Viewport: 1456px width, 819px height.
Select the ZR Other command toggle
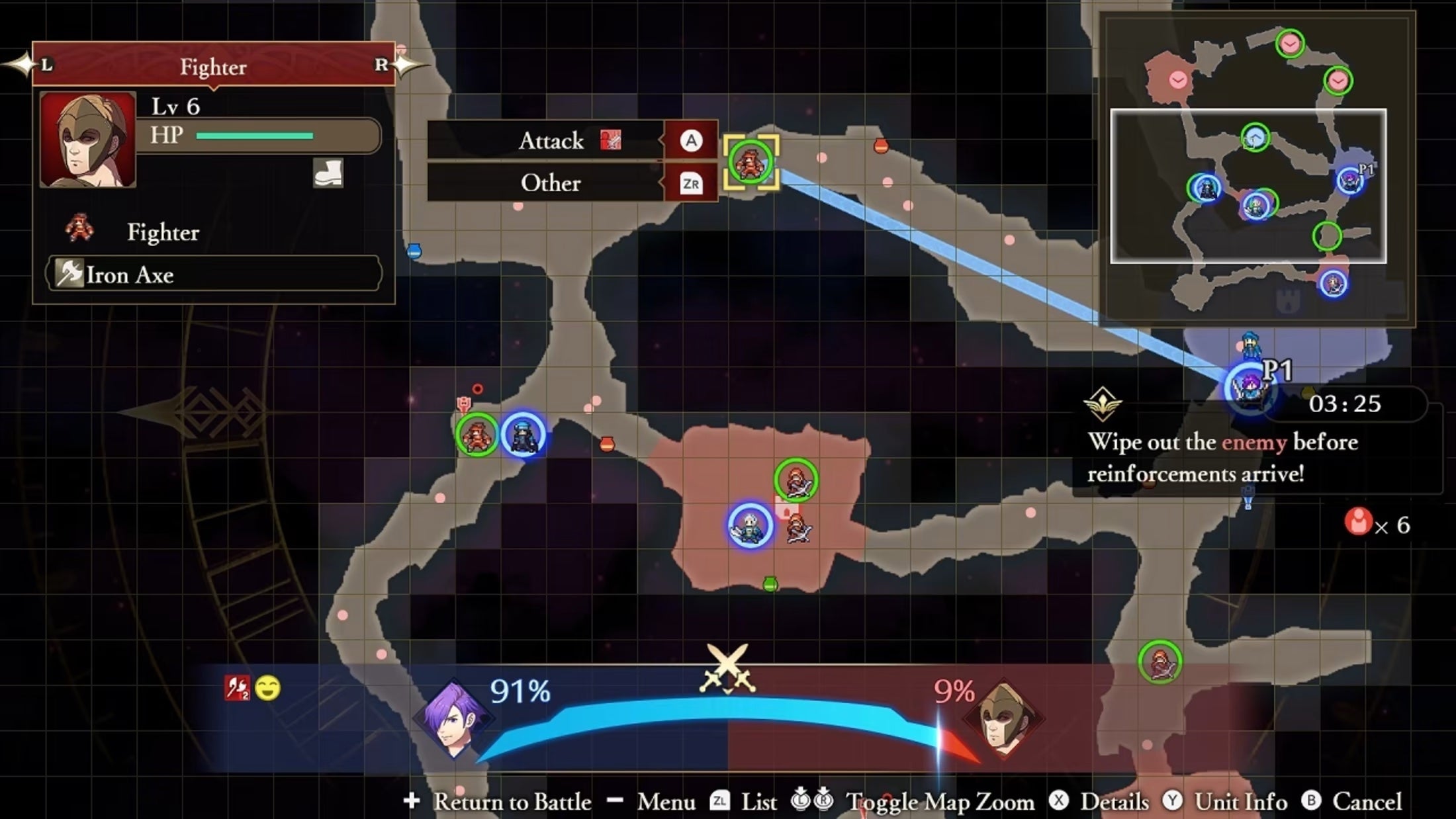point(689,184)
